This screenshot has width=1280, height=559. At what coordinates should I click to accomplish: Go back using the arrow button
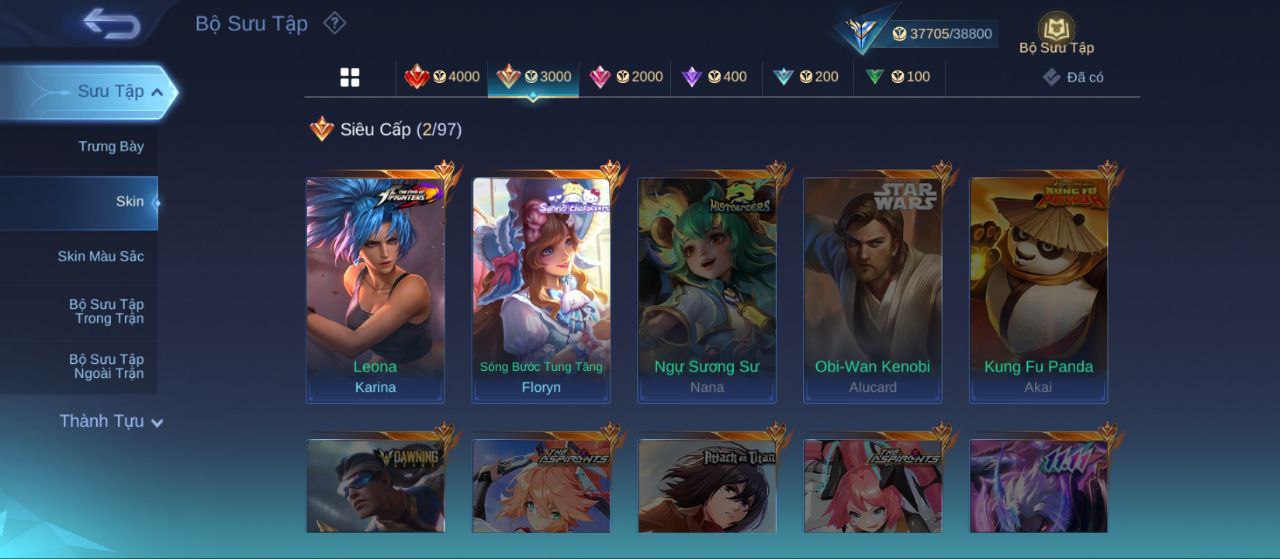tap(112, 24)
